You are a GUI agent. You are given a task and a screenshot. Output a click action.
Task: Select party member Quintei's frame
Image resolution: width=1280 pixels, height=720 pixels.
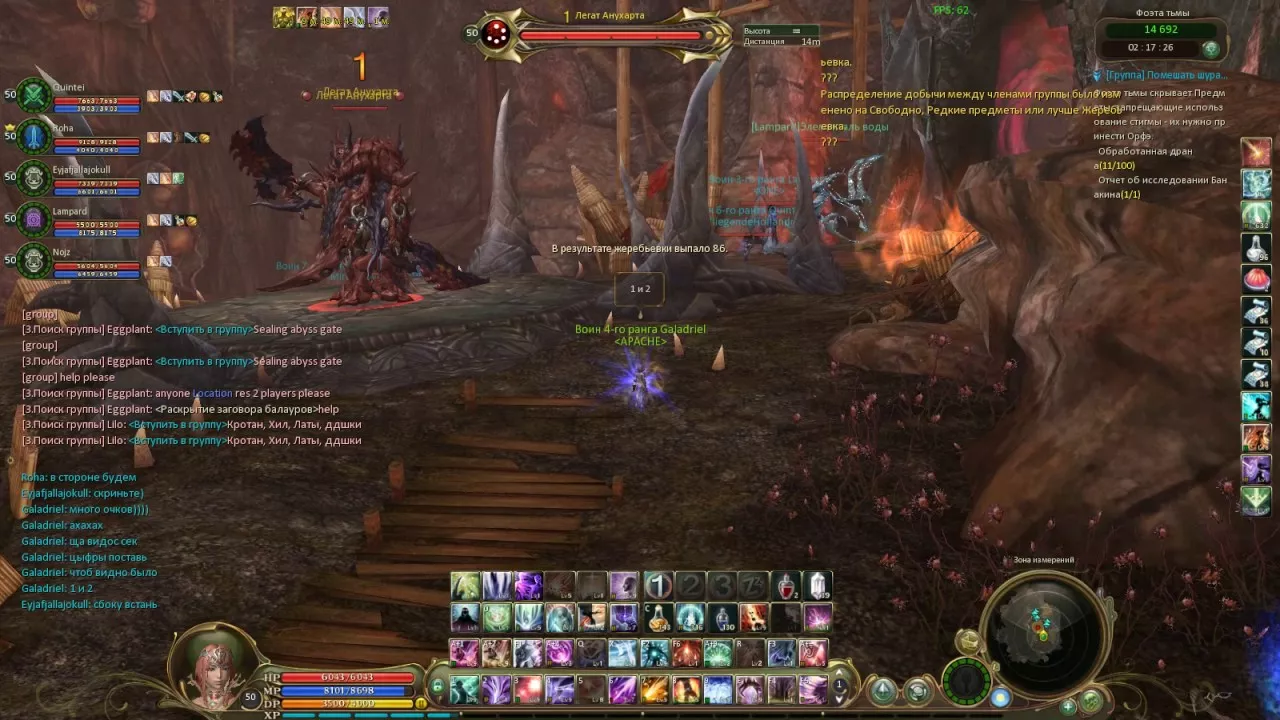pyautogui.click(x=95, y=95)
